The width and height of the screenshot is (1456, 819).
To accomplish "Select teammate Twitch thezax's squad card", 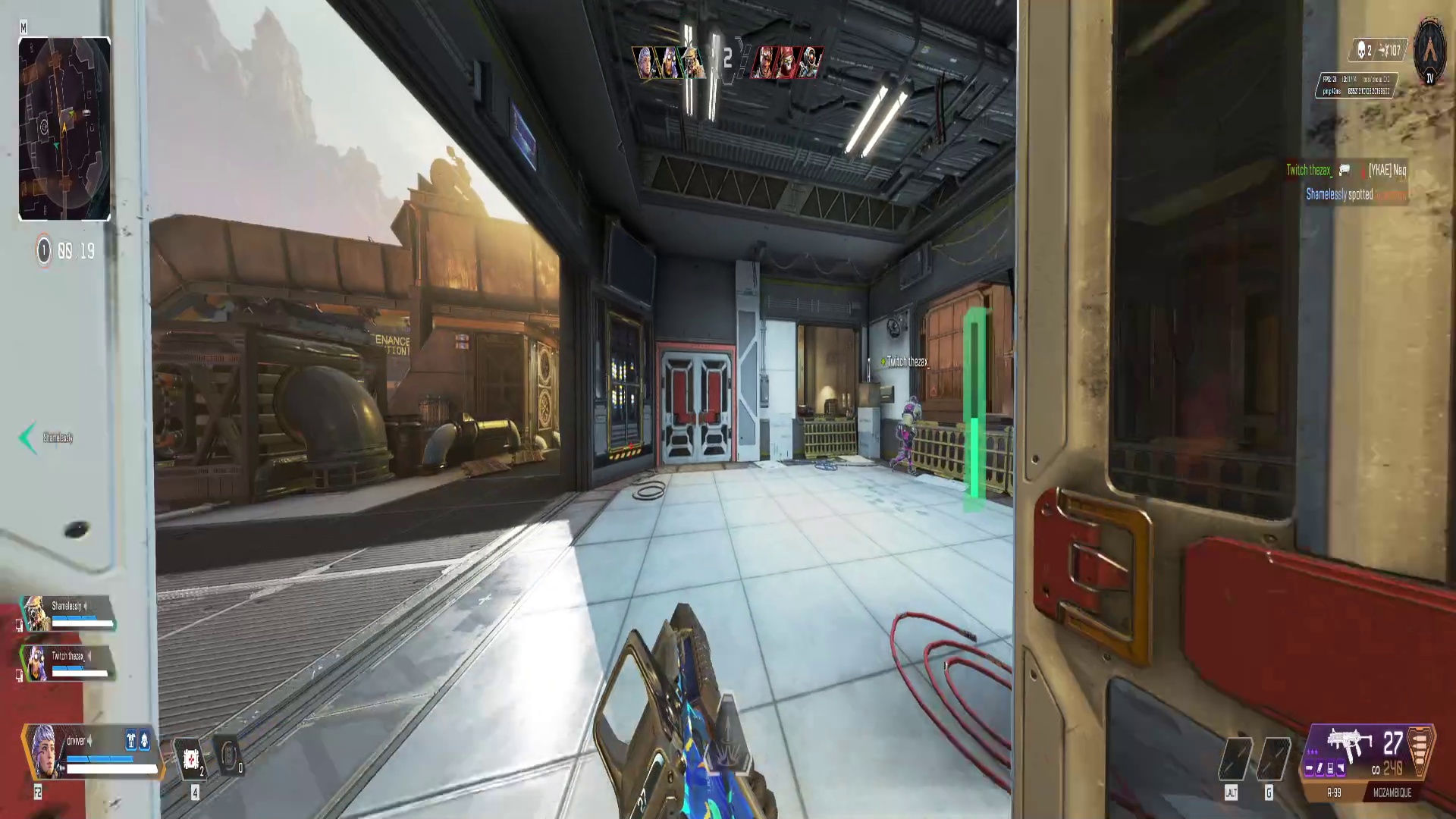I will (67, 664).
